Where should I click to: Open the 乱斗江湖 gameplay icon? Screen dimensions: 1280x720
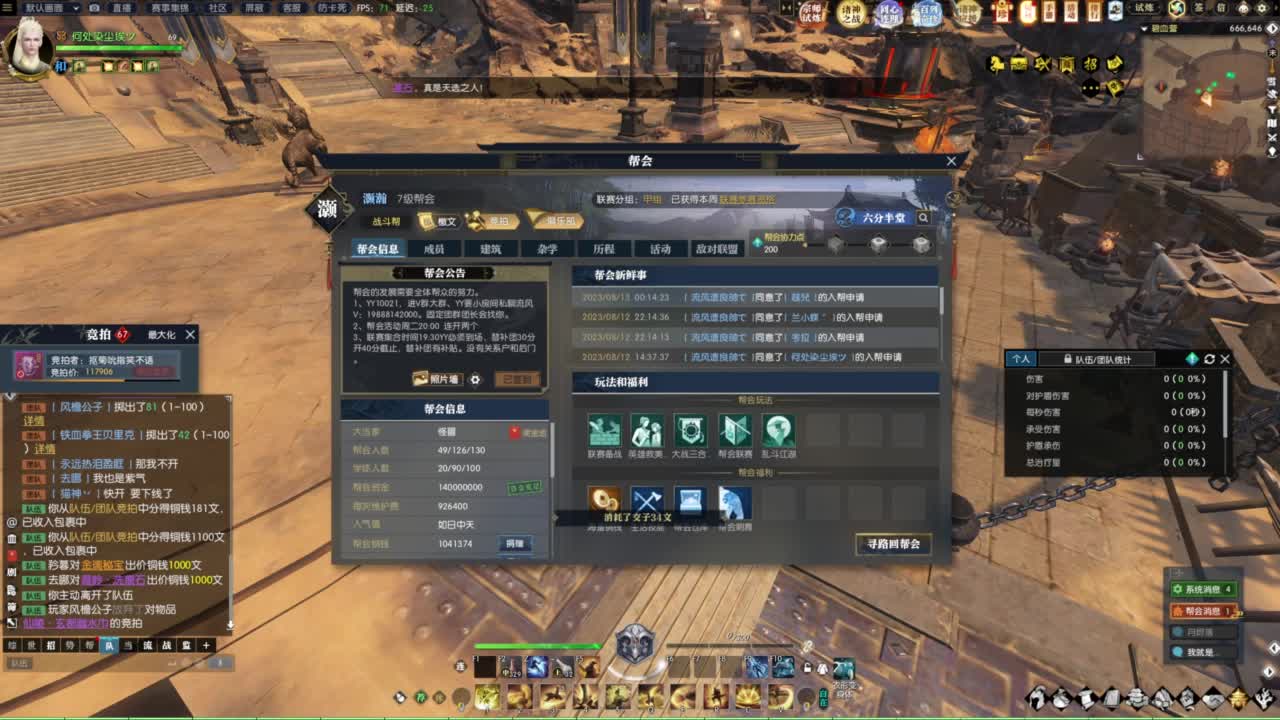coord(777,431)
